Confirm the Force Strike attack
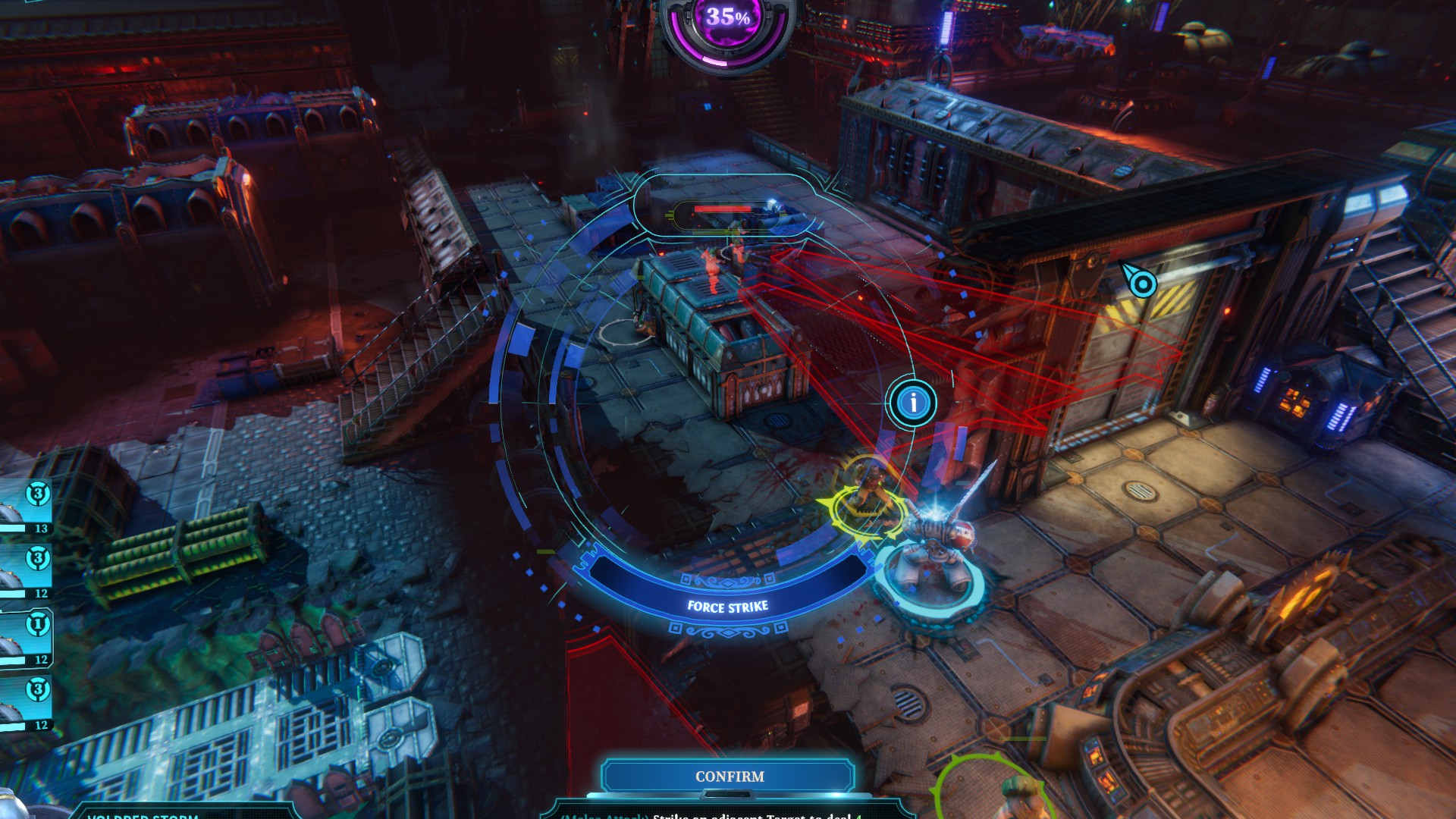The image size is (1456, 819). click(729, 777)
